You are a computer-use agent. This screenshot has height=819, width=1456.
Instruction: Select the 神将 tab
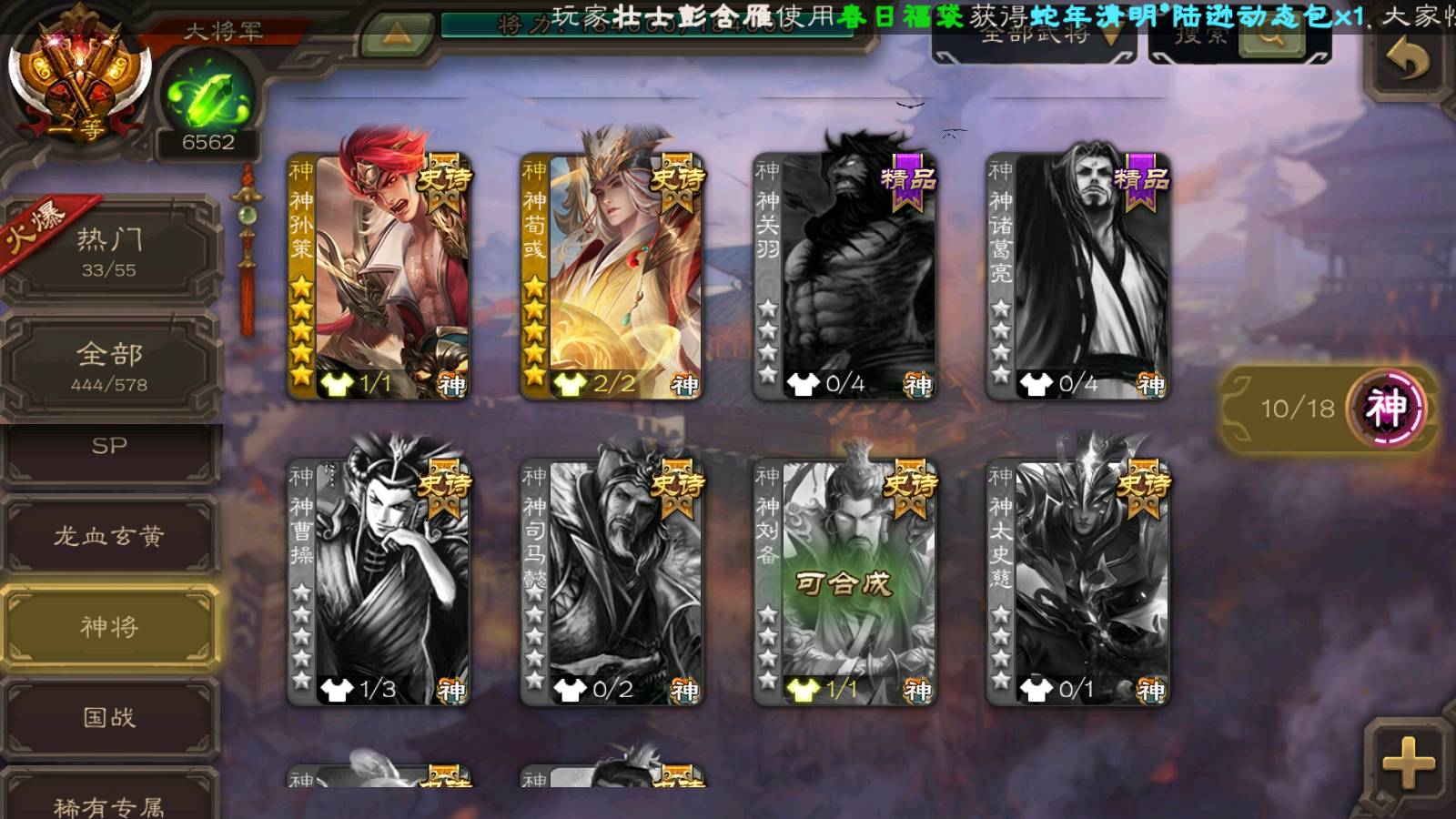[x=109, y=627]
